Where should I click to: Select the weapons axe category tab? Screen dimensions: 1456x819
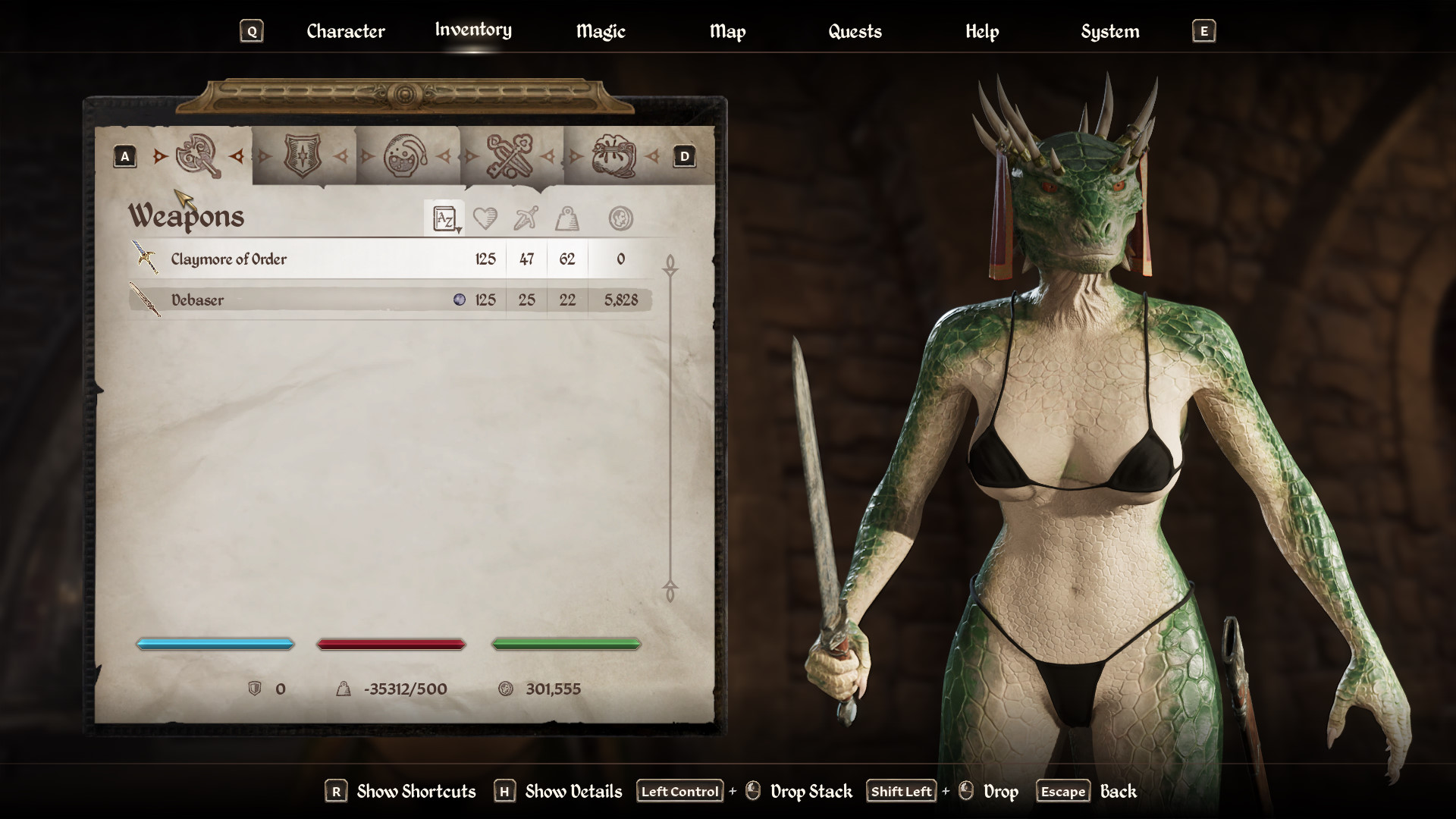click(x=199, y=156)
